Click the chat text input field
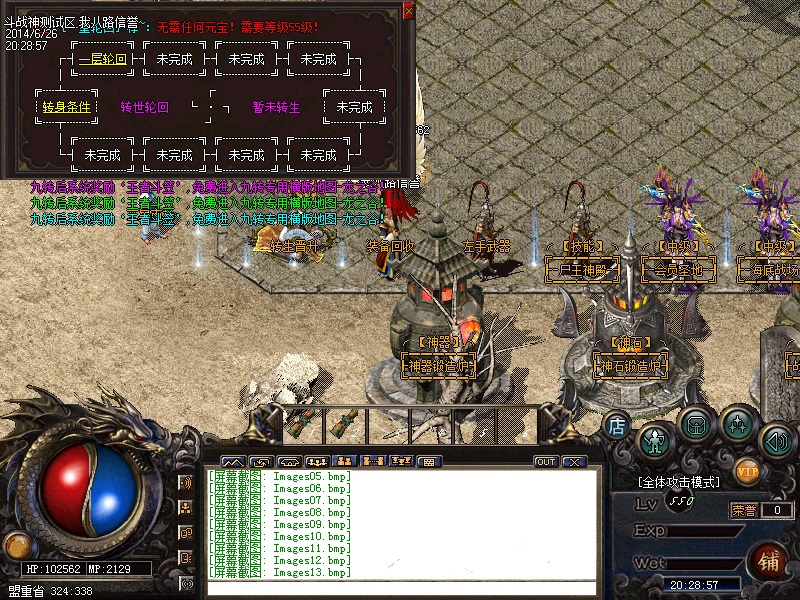Screen dimensions: 800x600 click(400, 588)
